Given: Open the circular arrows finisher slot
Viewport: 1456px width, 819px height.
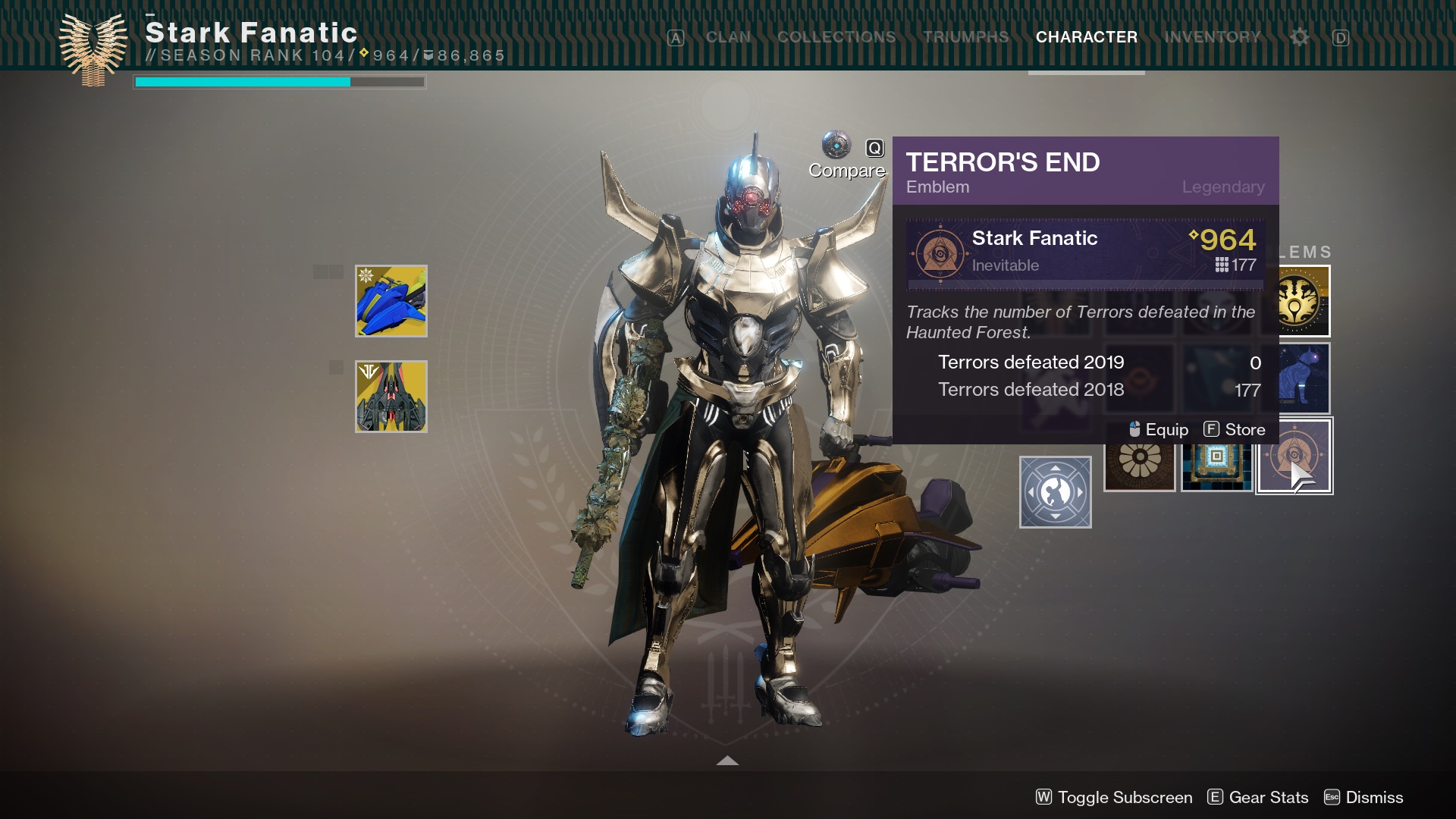Looking at the screenshot, I should tap(1055, 492).
